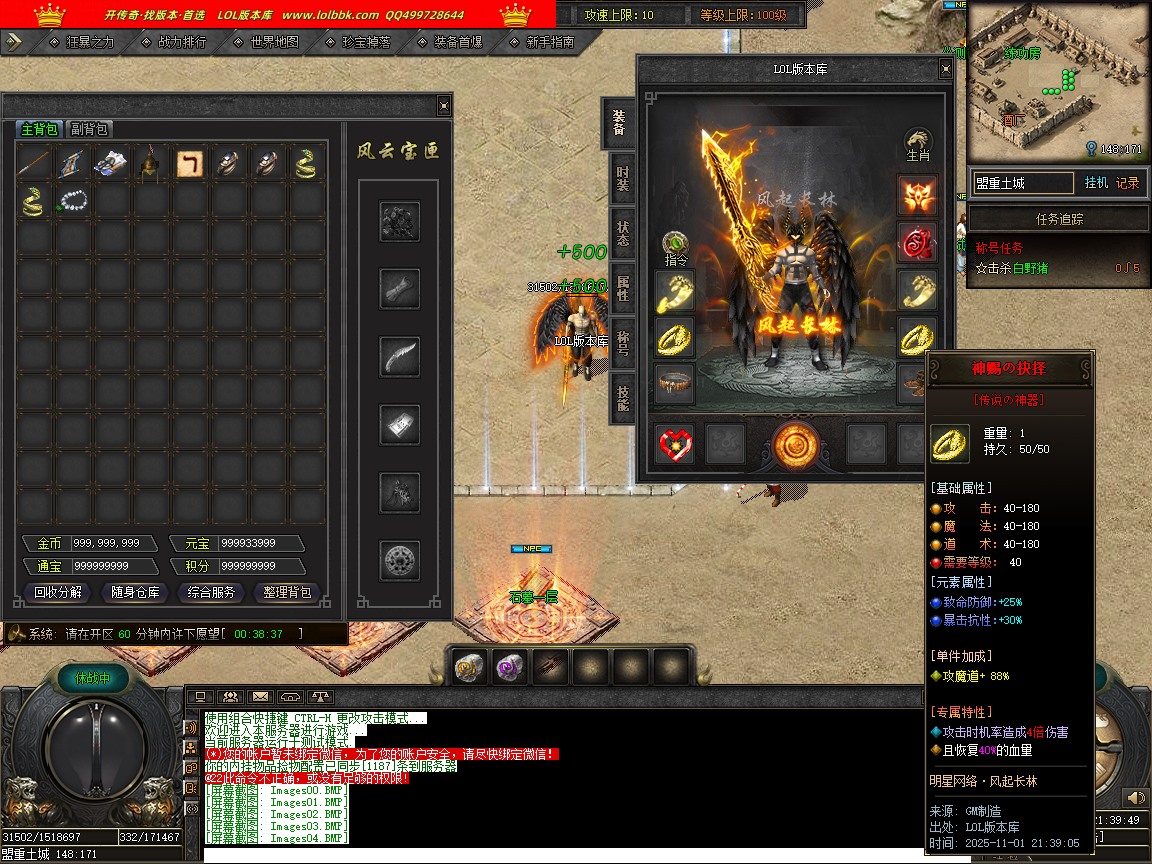Click the 指令 command icon
This screenshot has height=864, width=1152.
[677, 247]
